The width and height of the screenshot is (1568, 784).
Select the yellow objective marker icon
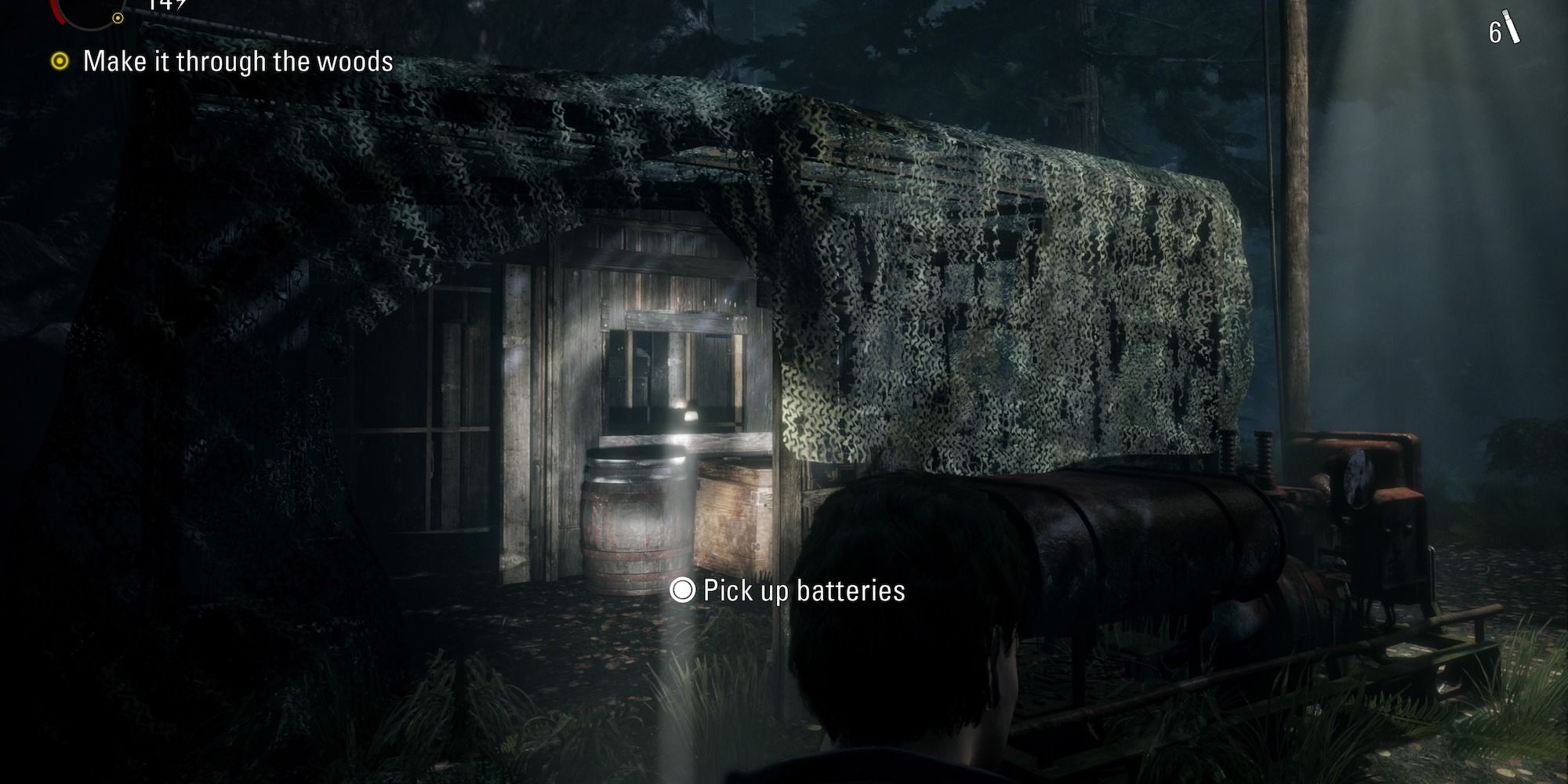[x=60, y=60]
